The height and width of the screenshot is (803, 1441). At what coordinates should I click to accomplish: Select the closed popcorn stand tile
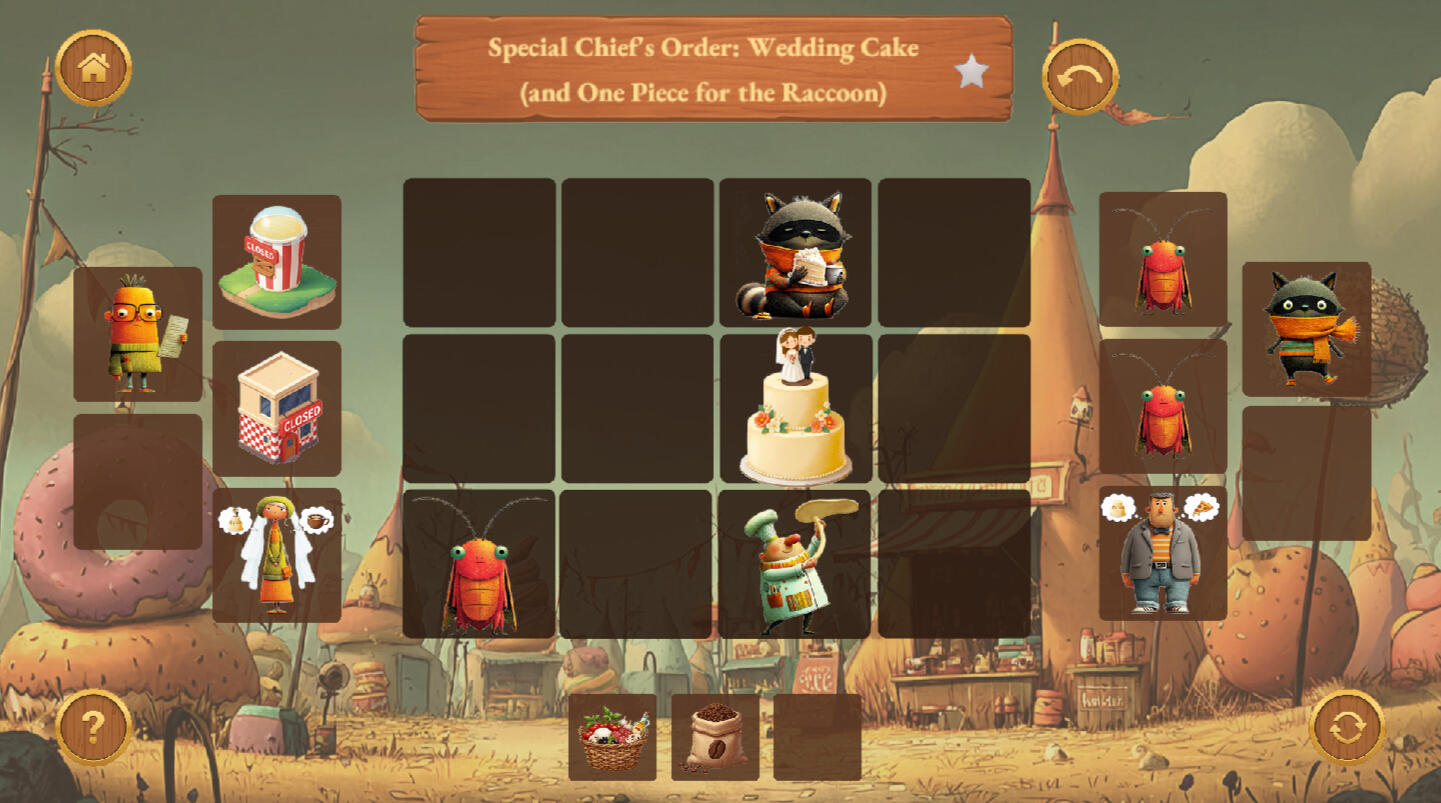277,262
